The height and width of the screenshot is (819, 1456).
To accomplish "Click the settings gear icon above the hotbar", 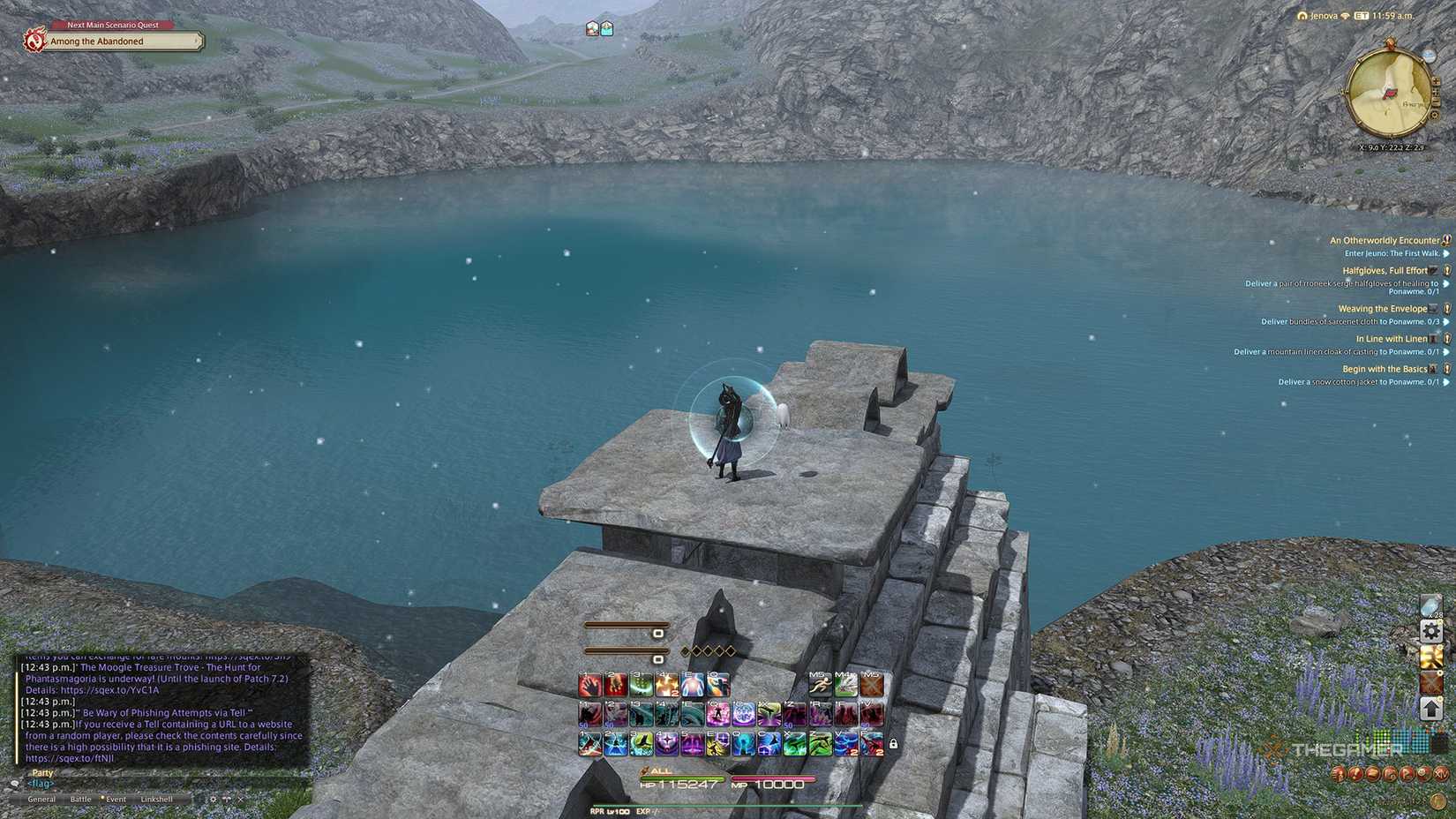I will (x=1431, y=631).
